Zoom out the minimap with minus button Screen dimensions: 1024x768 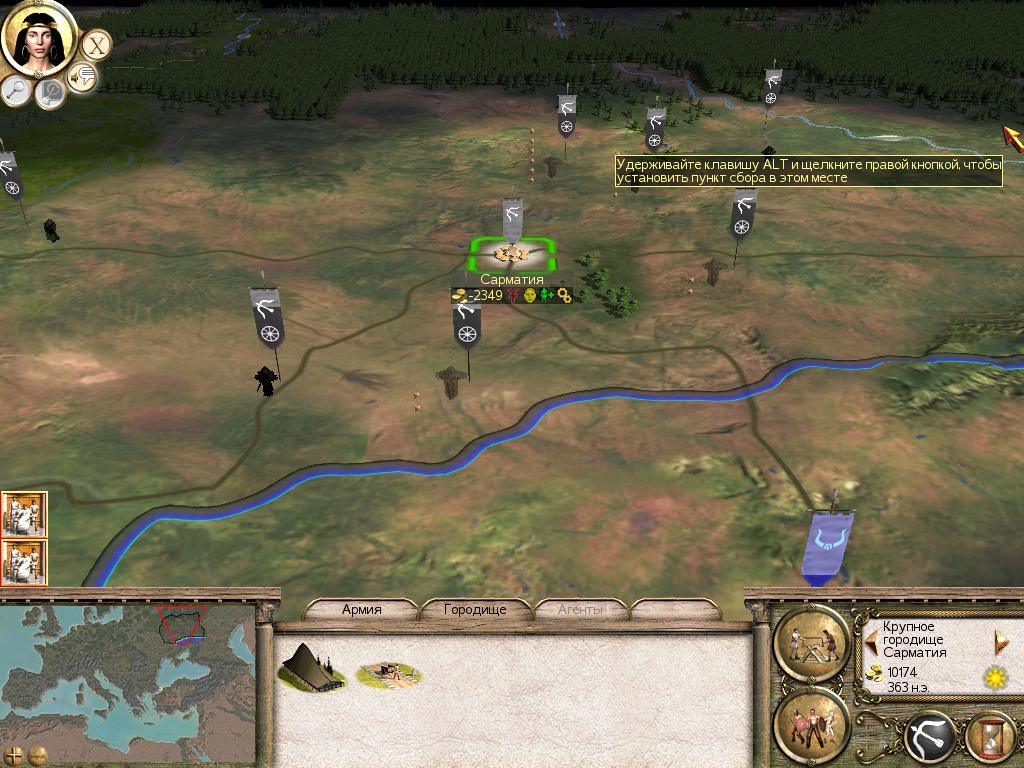tap(38, 754)
